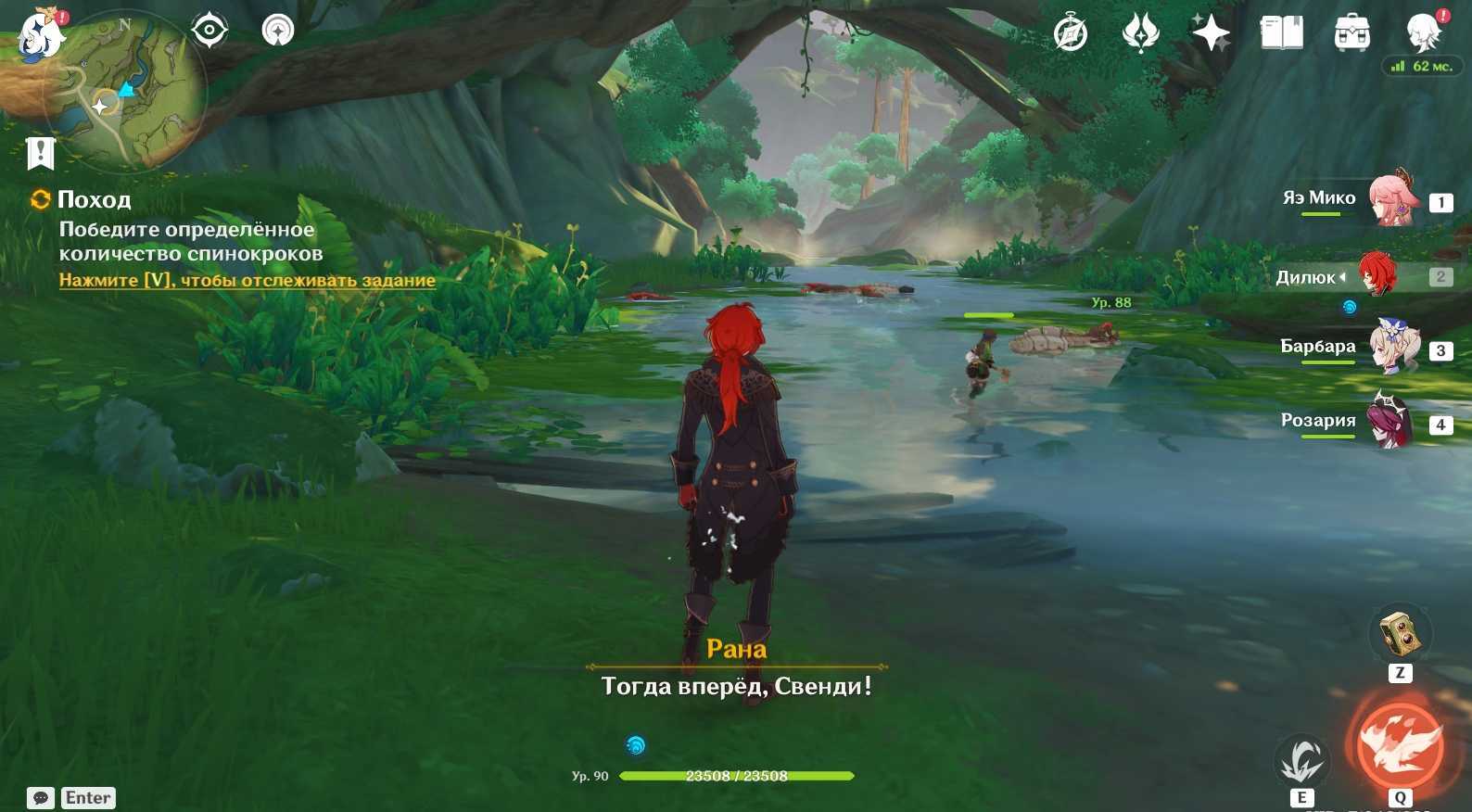1472x812 pixels.
Task: Open the Battle Pass winged icon
Action: click(1140, 33)
